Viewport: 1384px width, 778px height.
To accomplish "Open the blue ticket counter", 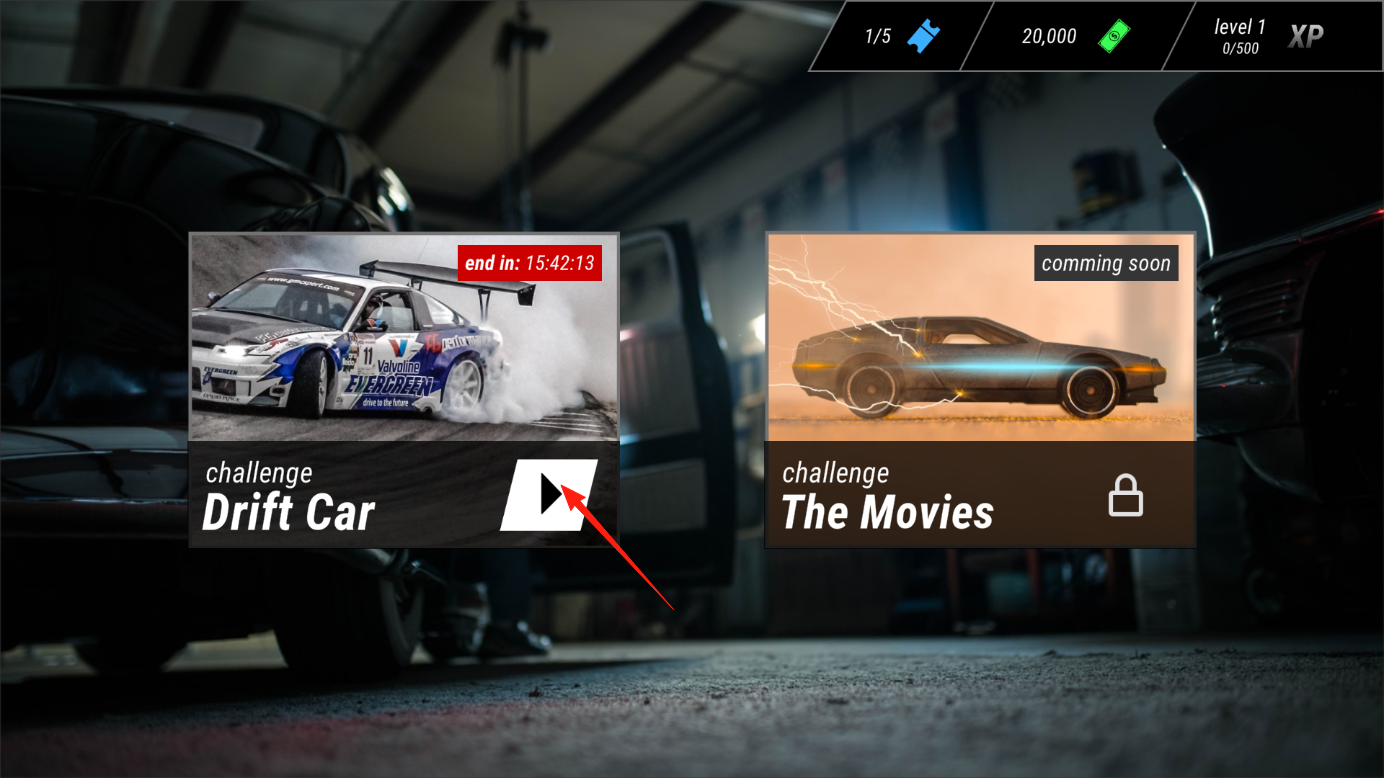I will [x=902, y=37].
